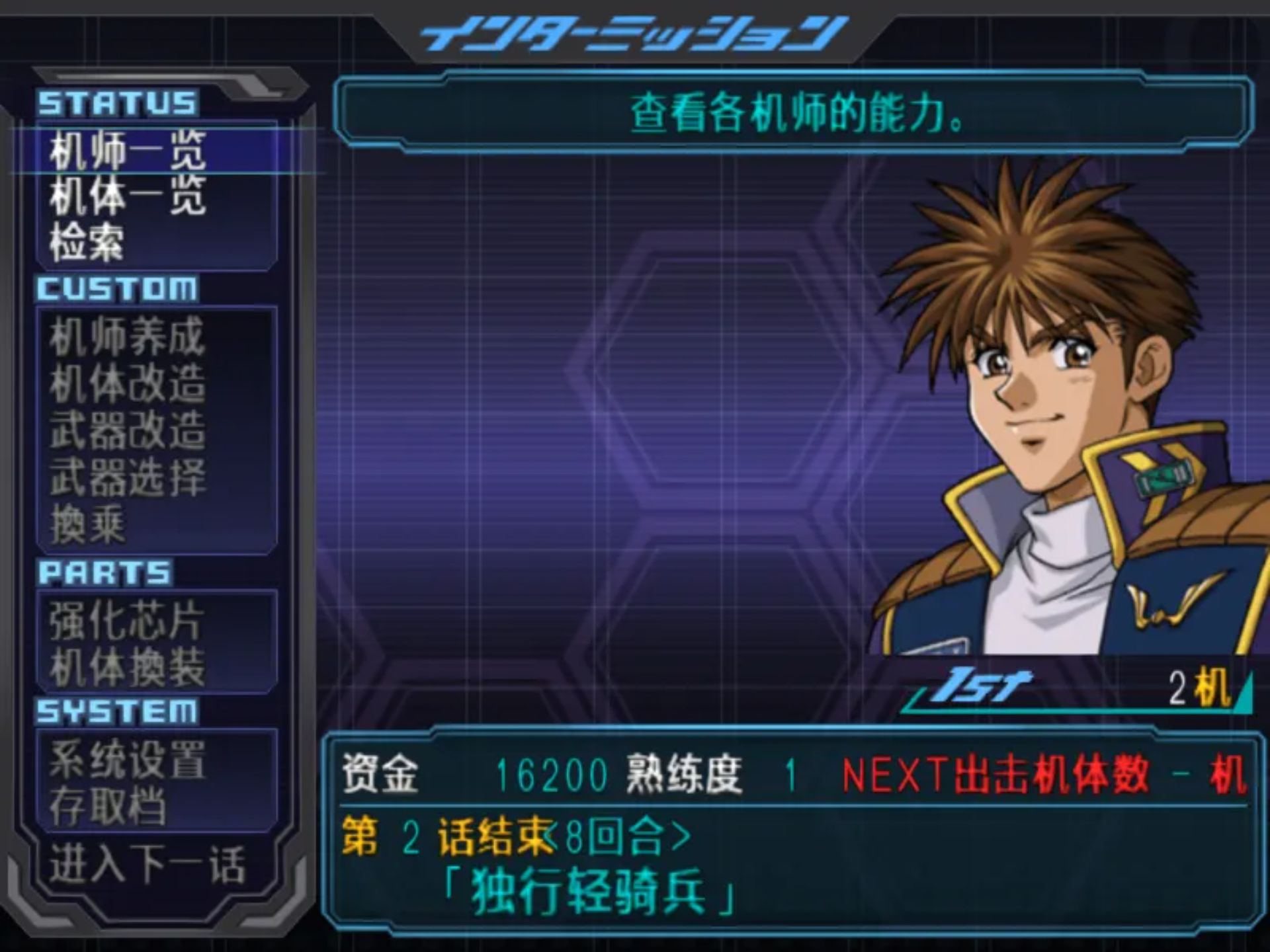The image size is (1270, 952).
Task: Choose the 检索 search option
Action: coord(87,242)
